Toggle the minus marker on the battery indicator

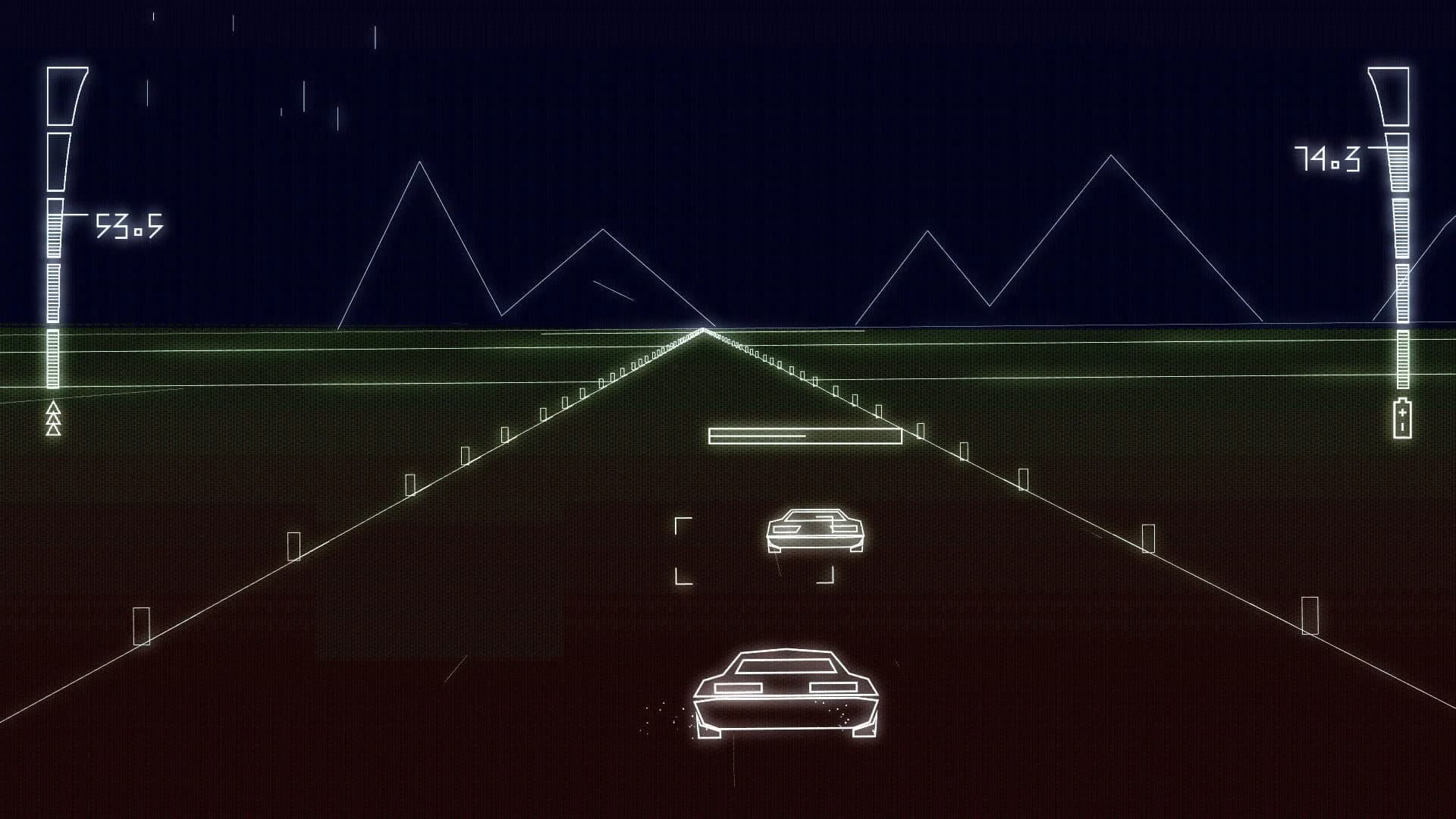(1402, 426)
